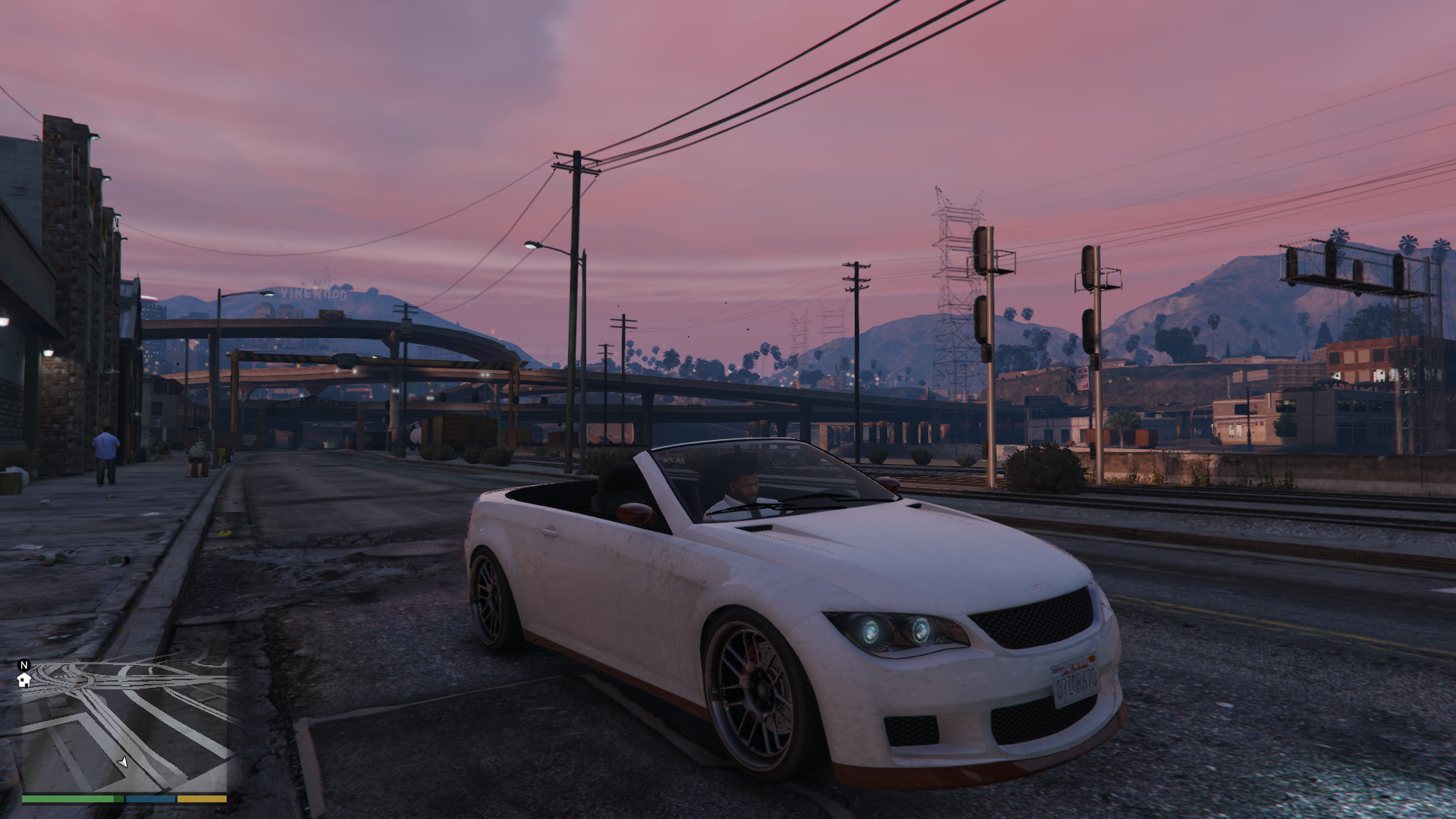
Task: Select the white player arrow on minimap
Action: [x=123, y=761]
